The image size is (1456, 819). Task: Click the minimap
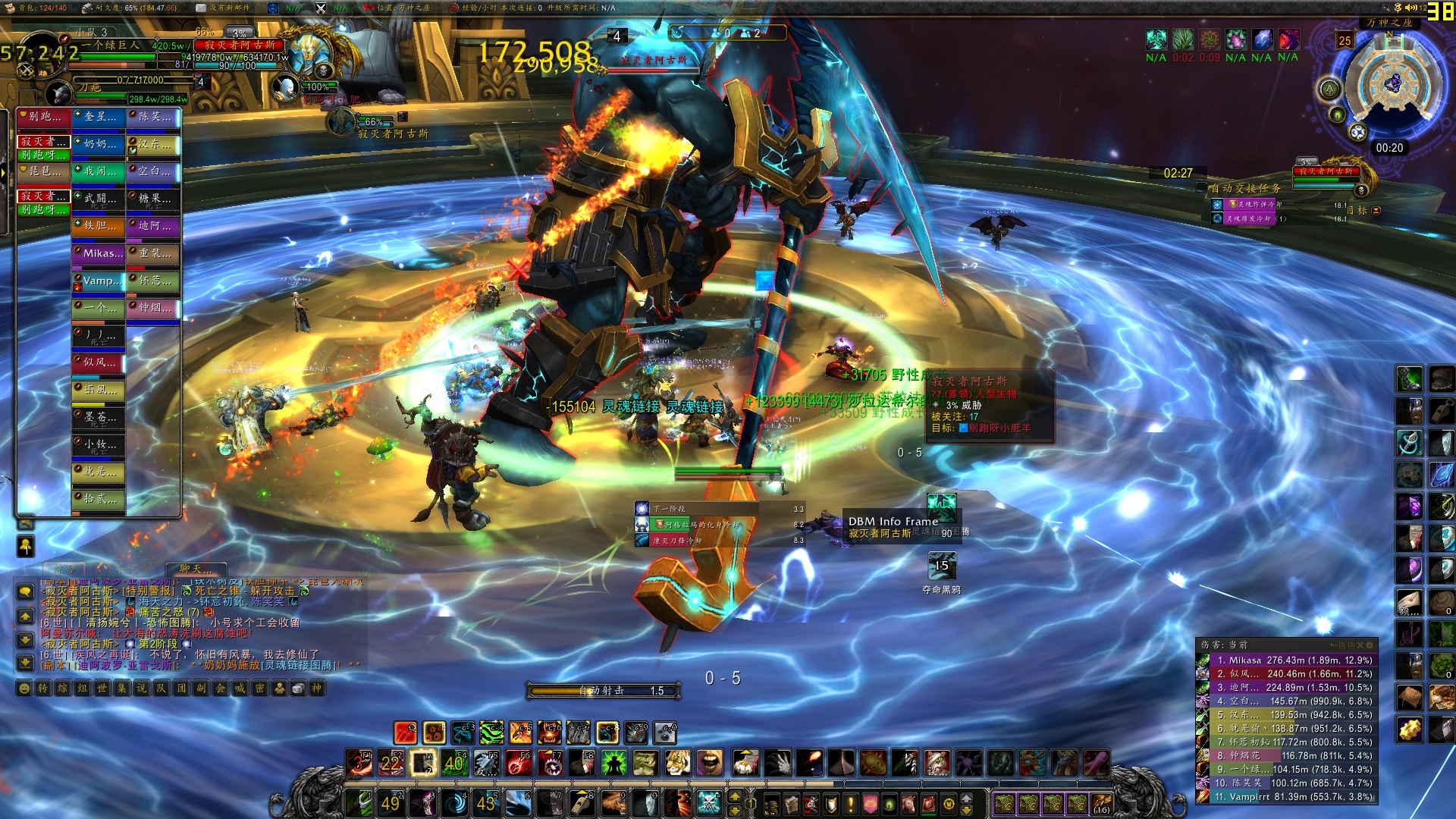coord(1392,85)
